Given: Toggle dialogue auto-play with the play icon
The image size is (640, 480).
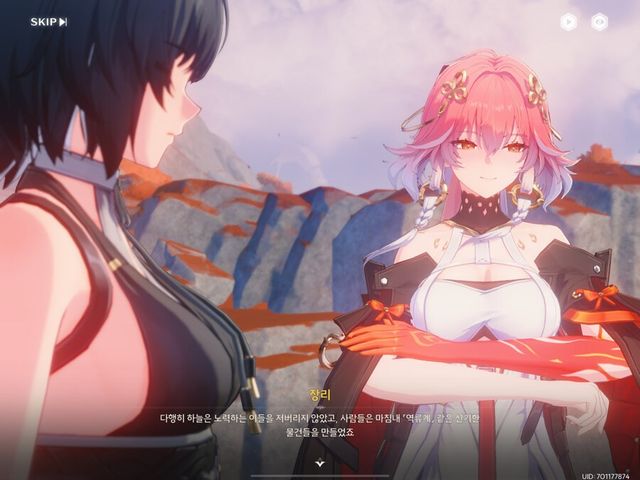Looking at the screenshot, I should [568, 21].
